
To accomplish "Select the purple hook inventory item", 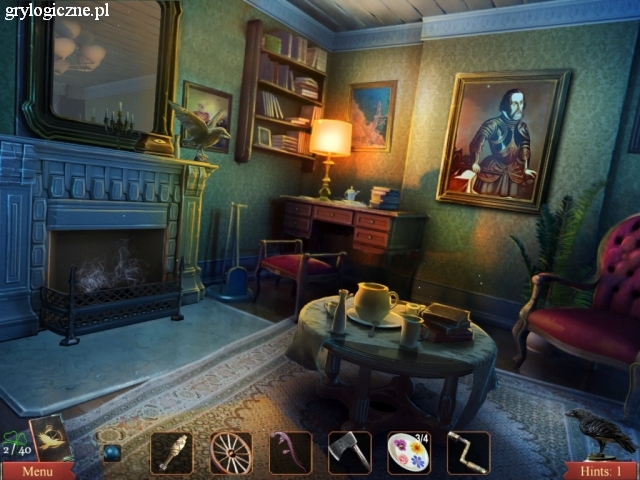I will [290, 453].
